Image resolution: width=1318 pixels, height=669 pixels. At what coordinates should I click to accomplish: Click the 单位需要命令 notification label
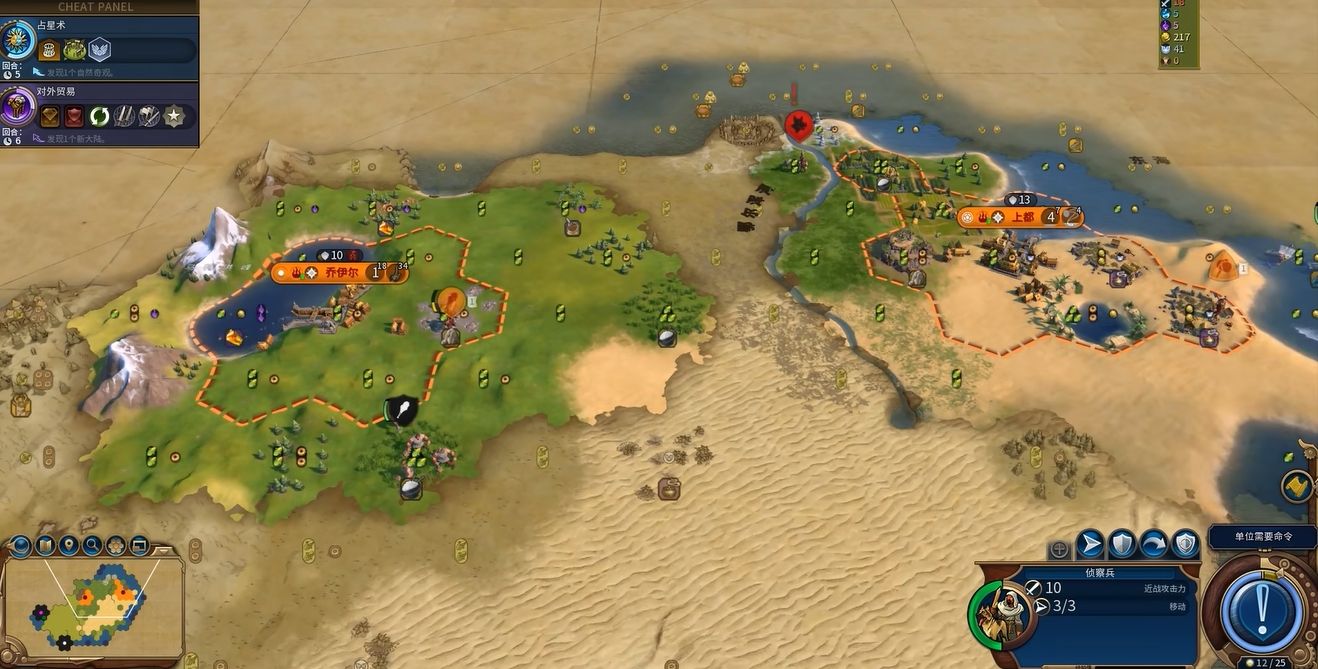(1262, 537)
